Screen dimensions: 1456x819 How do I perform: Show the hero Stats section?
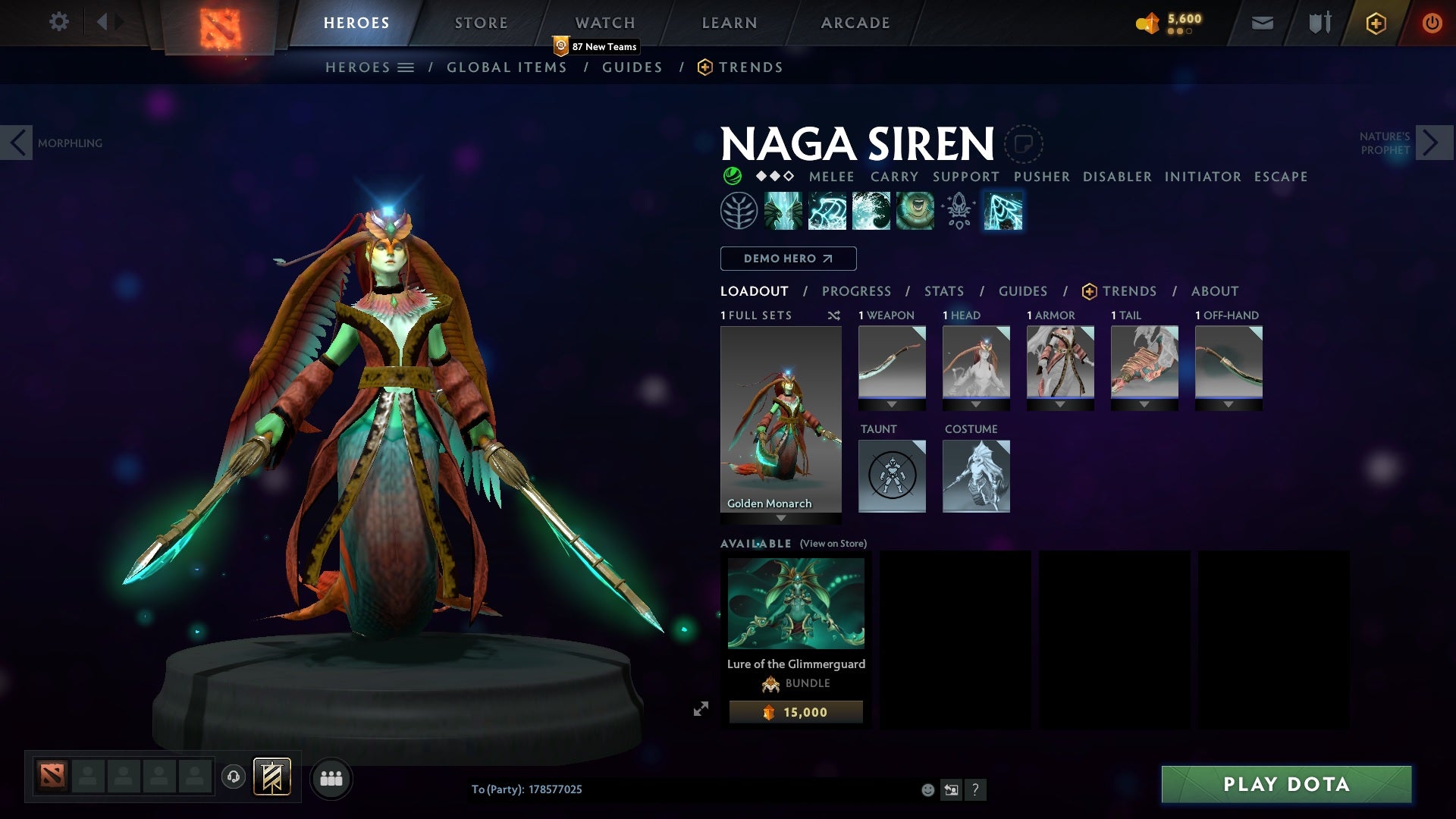click(943, 291)
